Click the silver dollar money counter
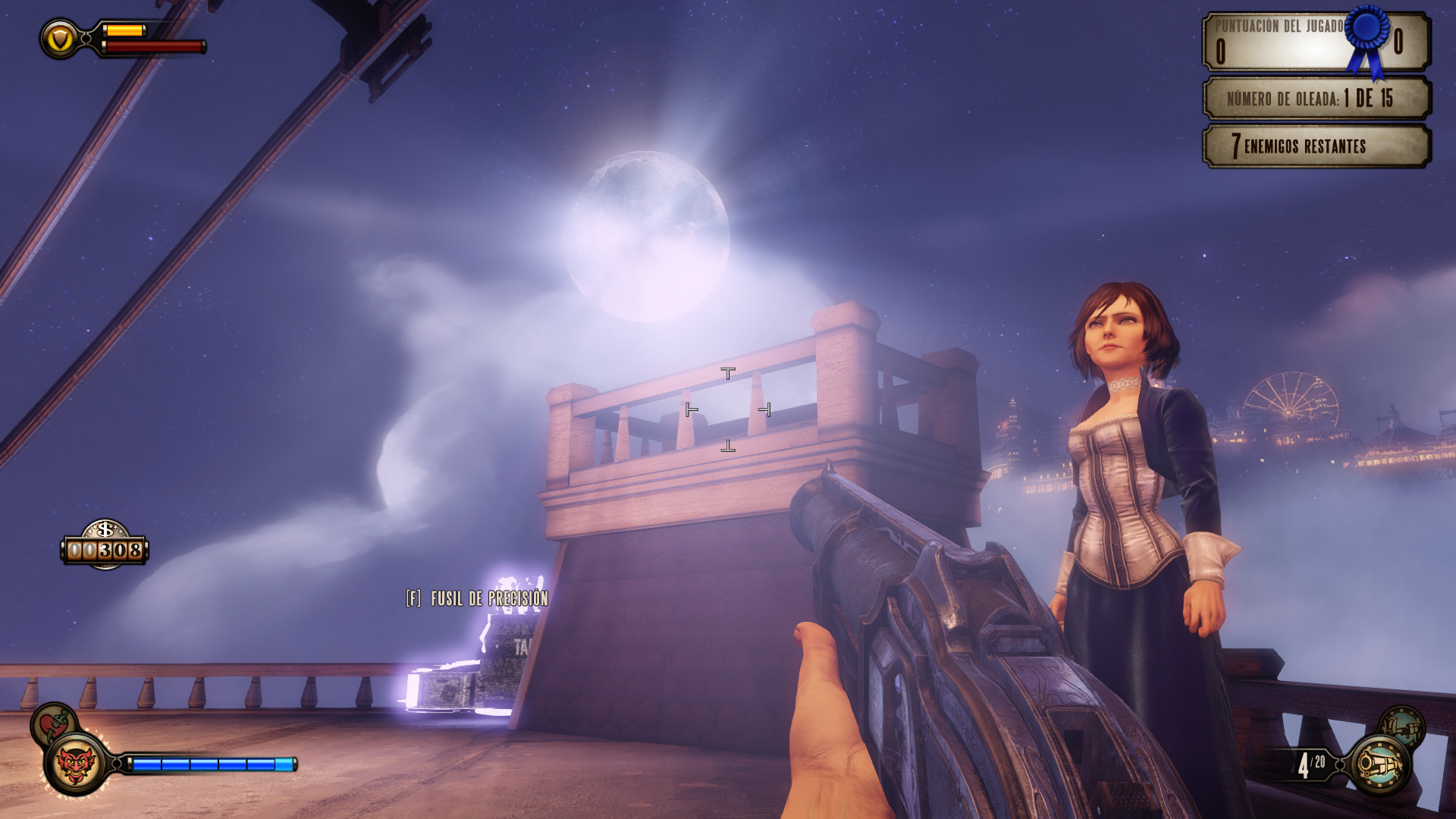 pyautogui.click(x=105, y=546)
